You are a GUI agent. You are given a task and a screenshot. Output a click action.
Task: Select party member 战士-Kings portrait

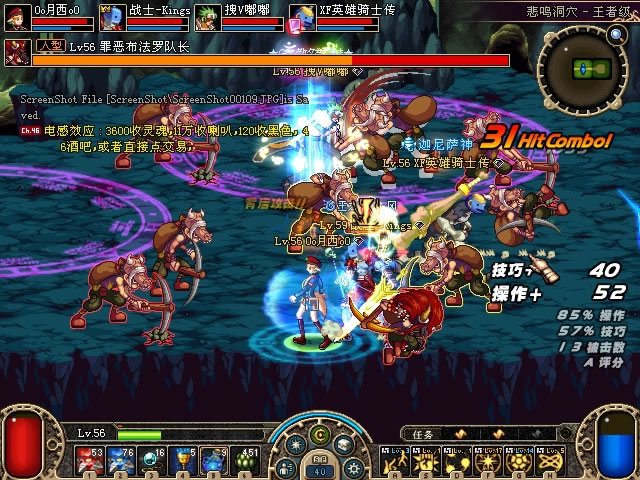tap(111, 19)
